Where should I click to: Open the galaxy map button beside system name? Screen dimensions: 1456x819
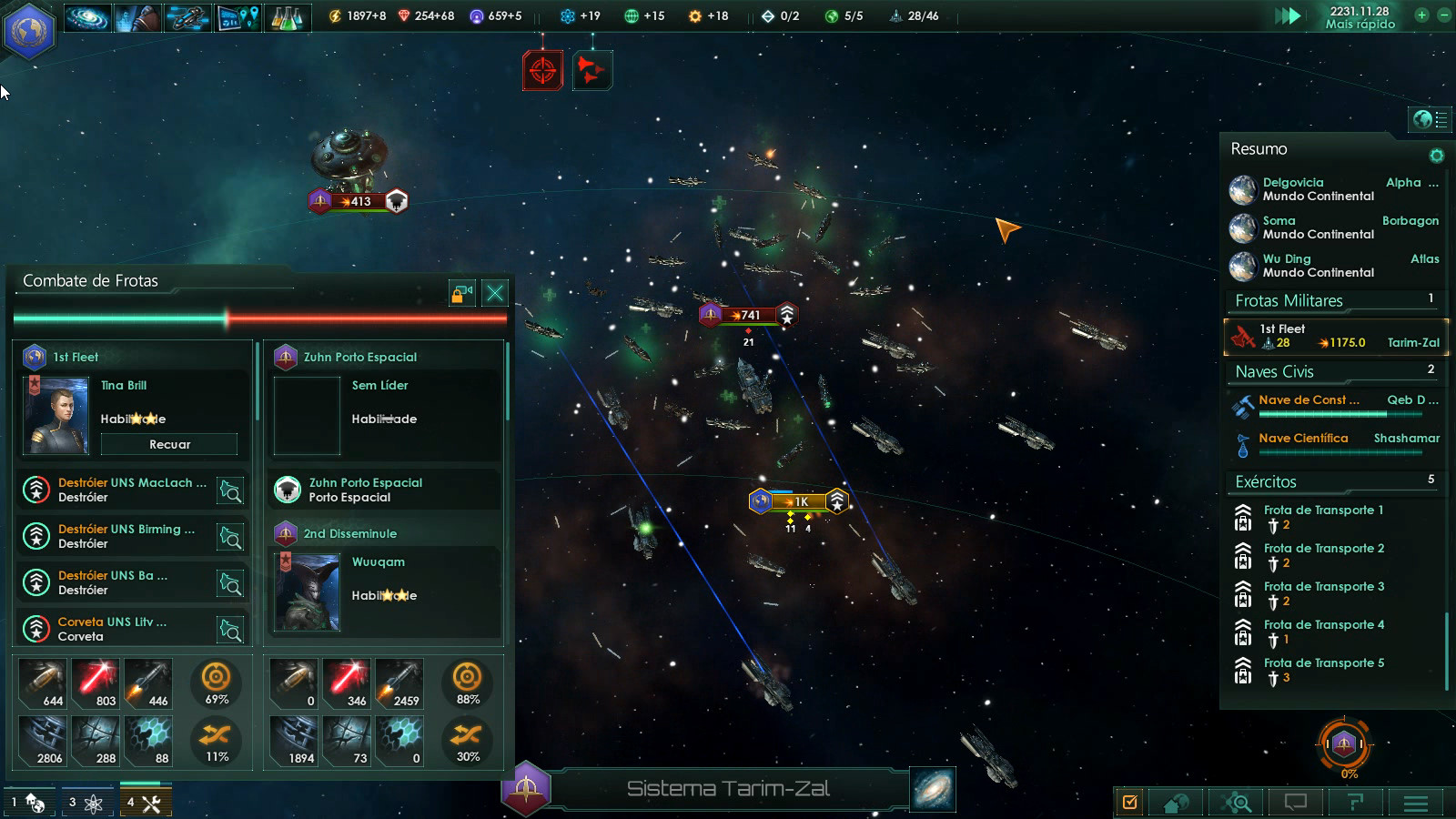click(x=933, y=789)
